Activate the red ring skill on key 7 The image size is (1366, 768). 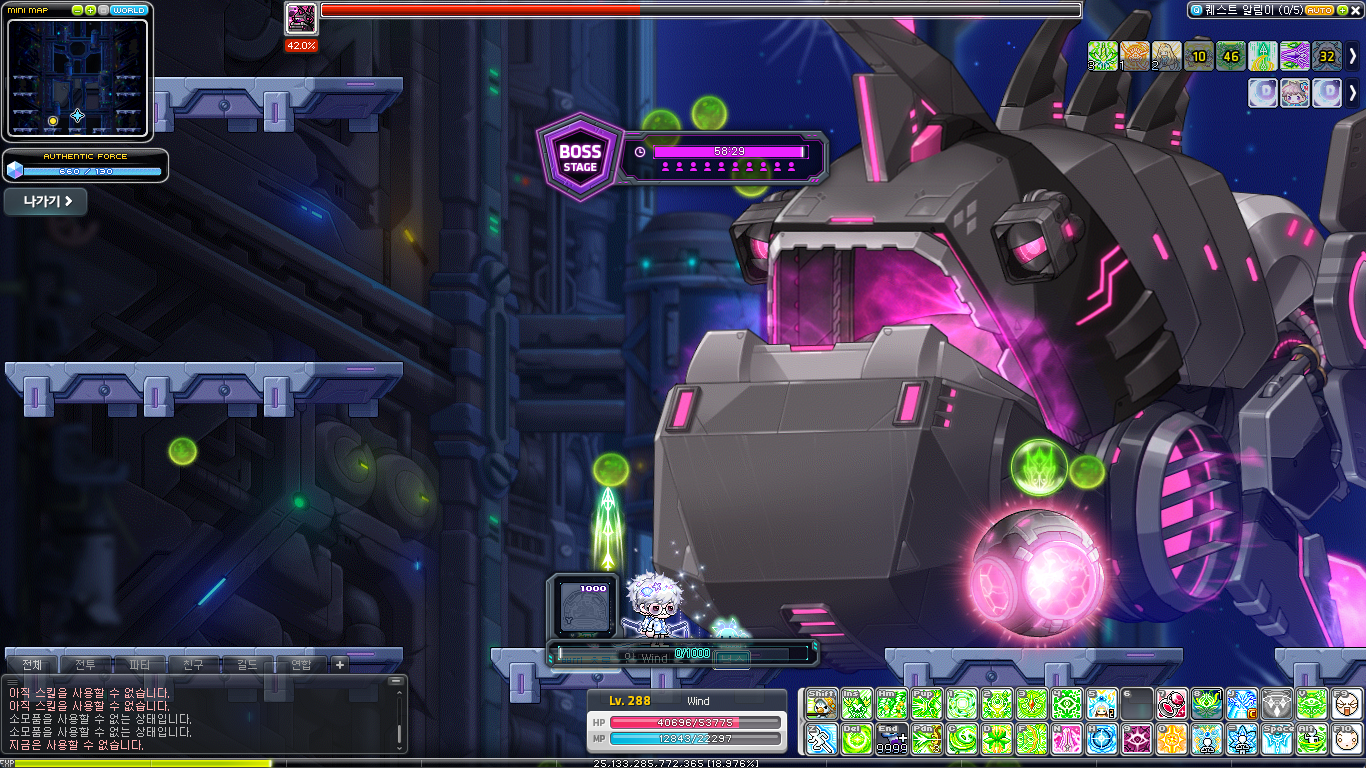(x=1172, y=704)
